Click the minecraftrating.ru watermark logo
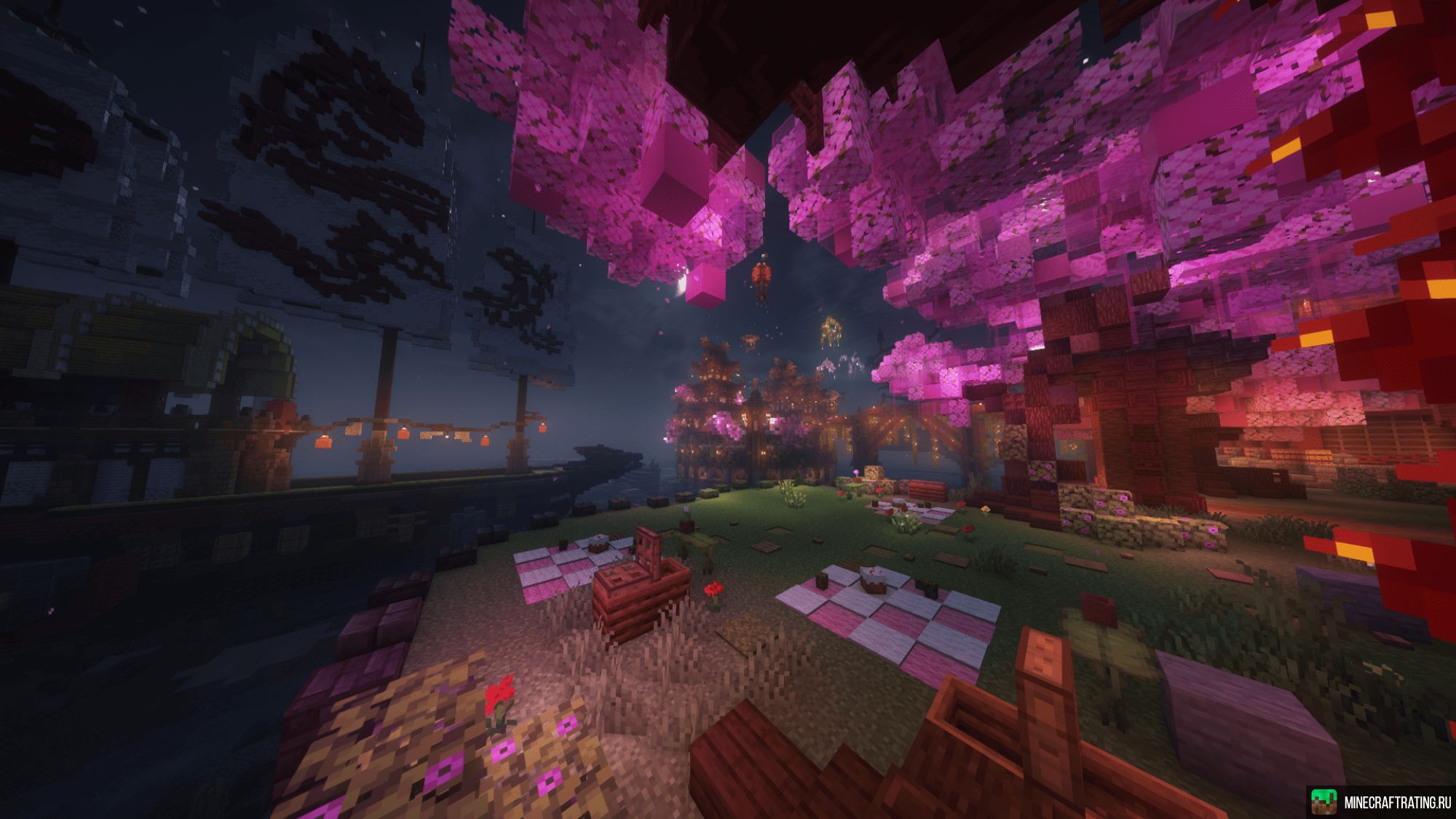The height and width of the screenshot is (819, 1456). pos(1325,802)
